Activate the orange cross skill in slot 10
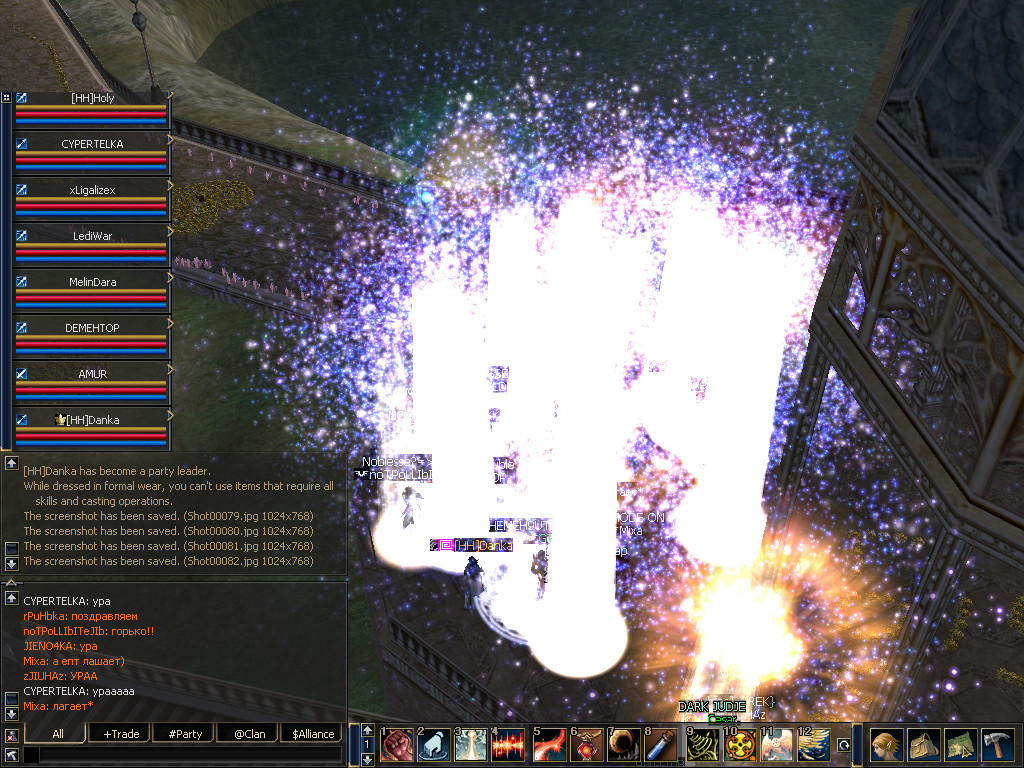Viewport: 1024px width, 768px height. 741,746
